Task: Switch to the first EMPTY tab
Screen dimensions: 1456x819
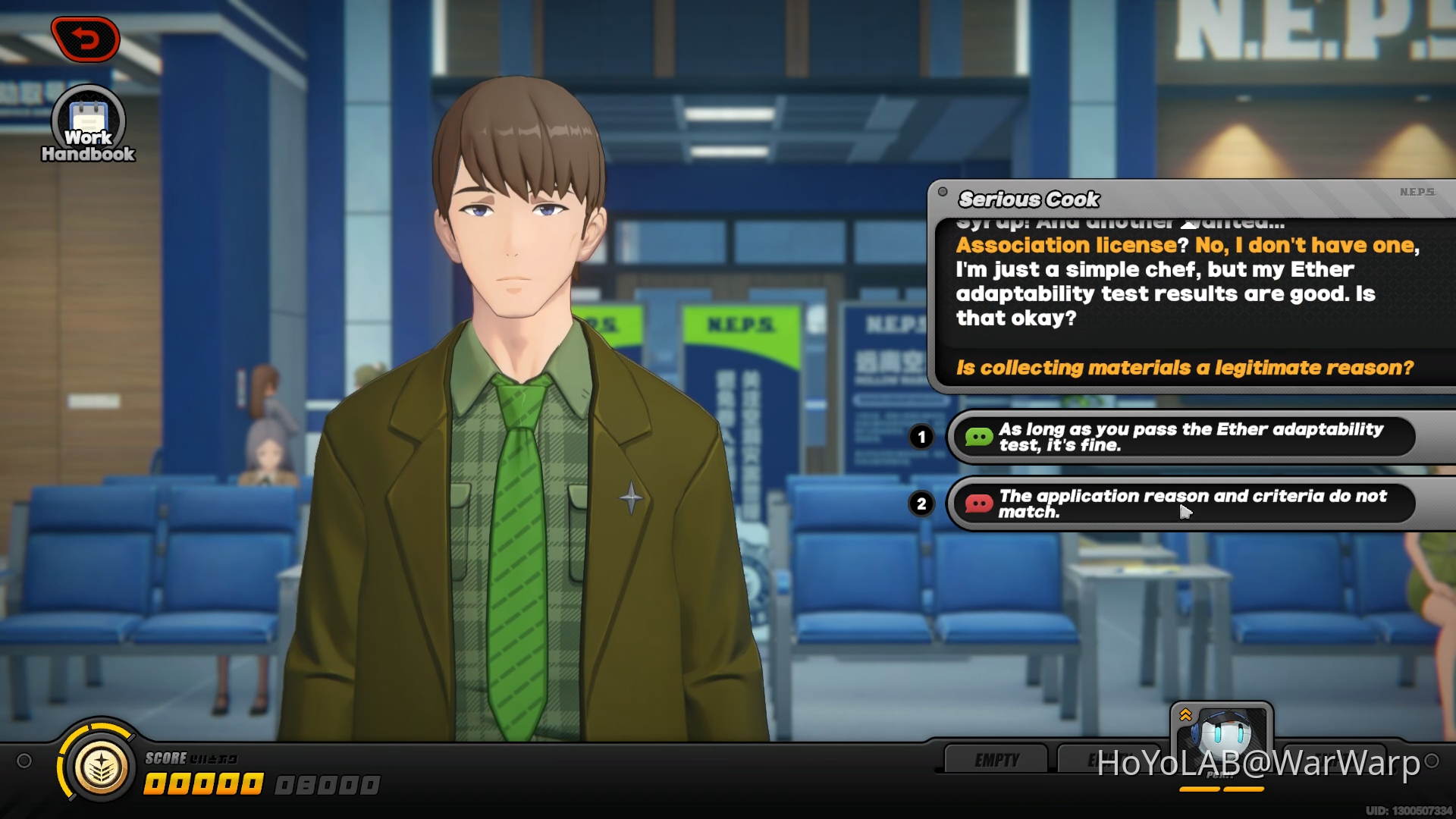Action: click(x=996, y=758)
